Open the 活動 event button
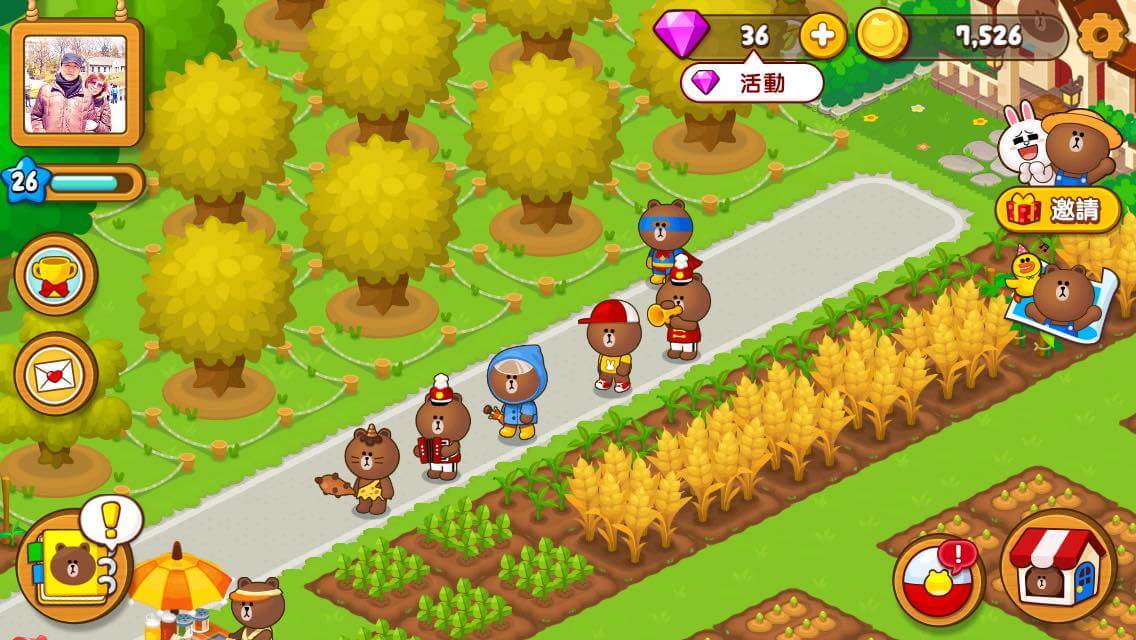1136x640 pixels. (752, 83)
